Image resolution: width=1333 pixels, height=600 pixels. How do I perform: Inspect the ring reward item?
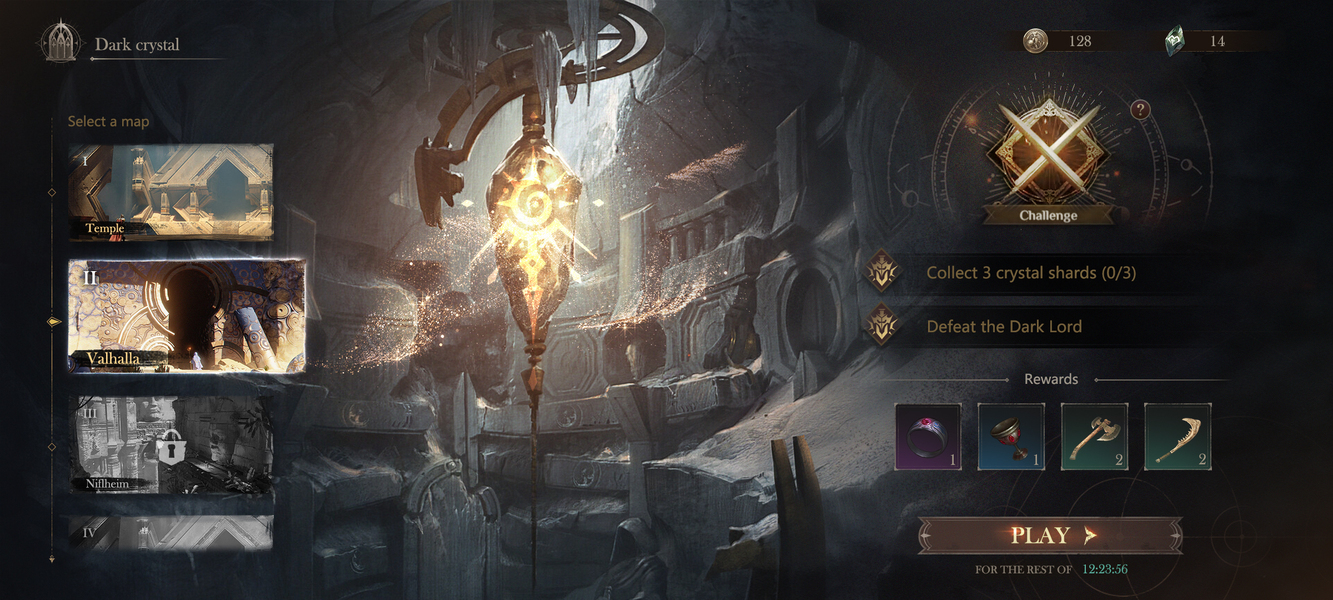coord(928,437)
